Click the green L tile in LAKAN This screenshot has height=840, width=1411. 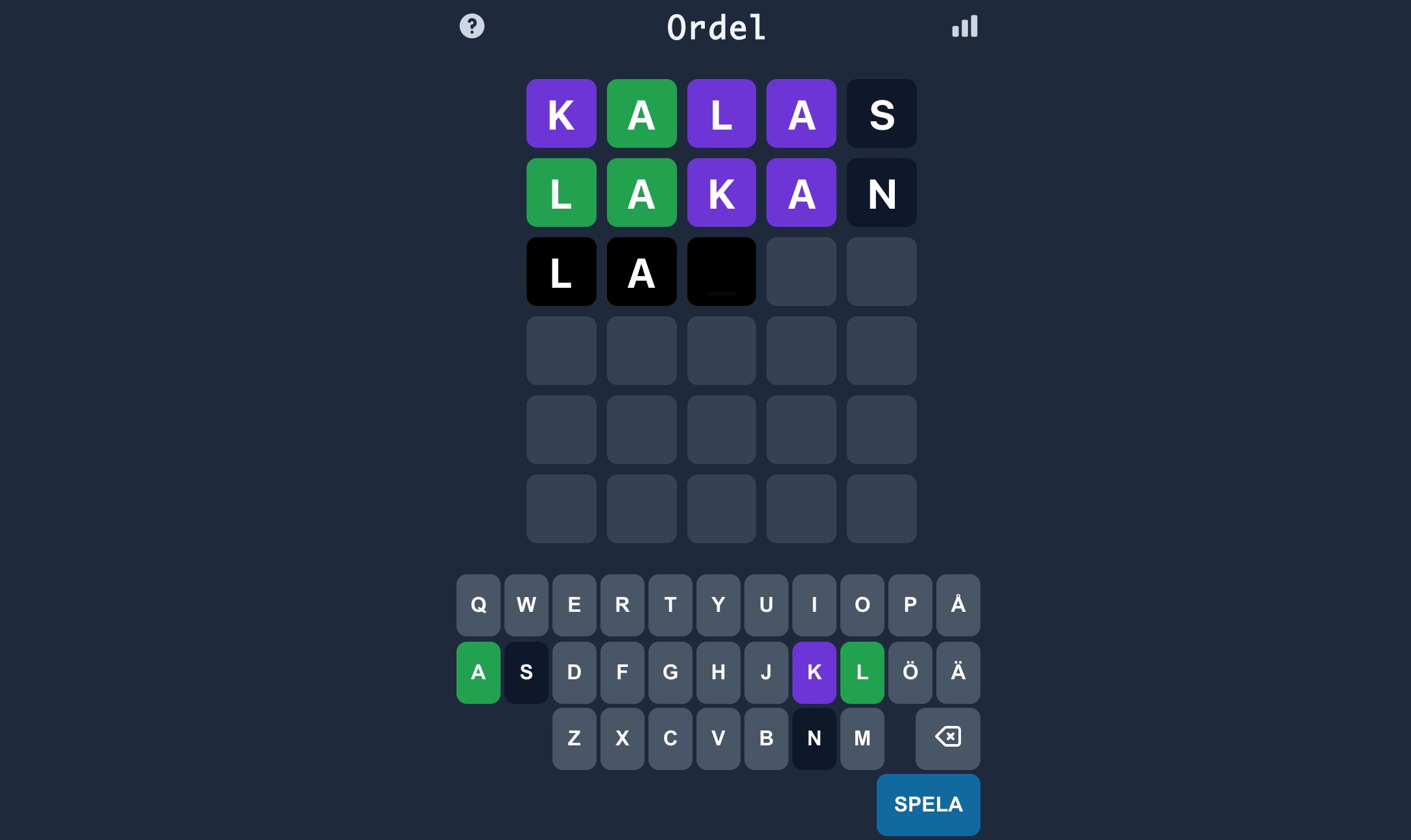click(x=561, y=192)
